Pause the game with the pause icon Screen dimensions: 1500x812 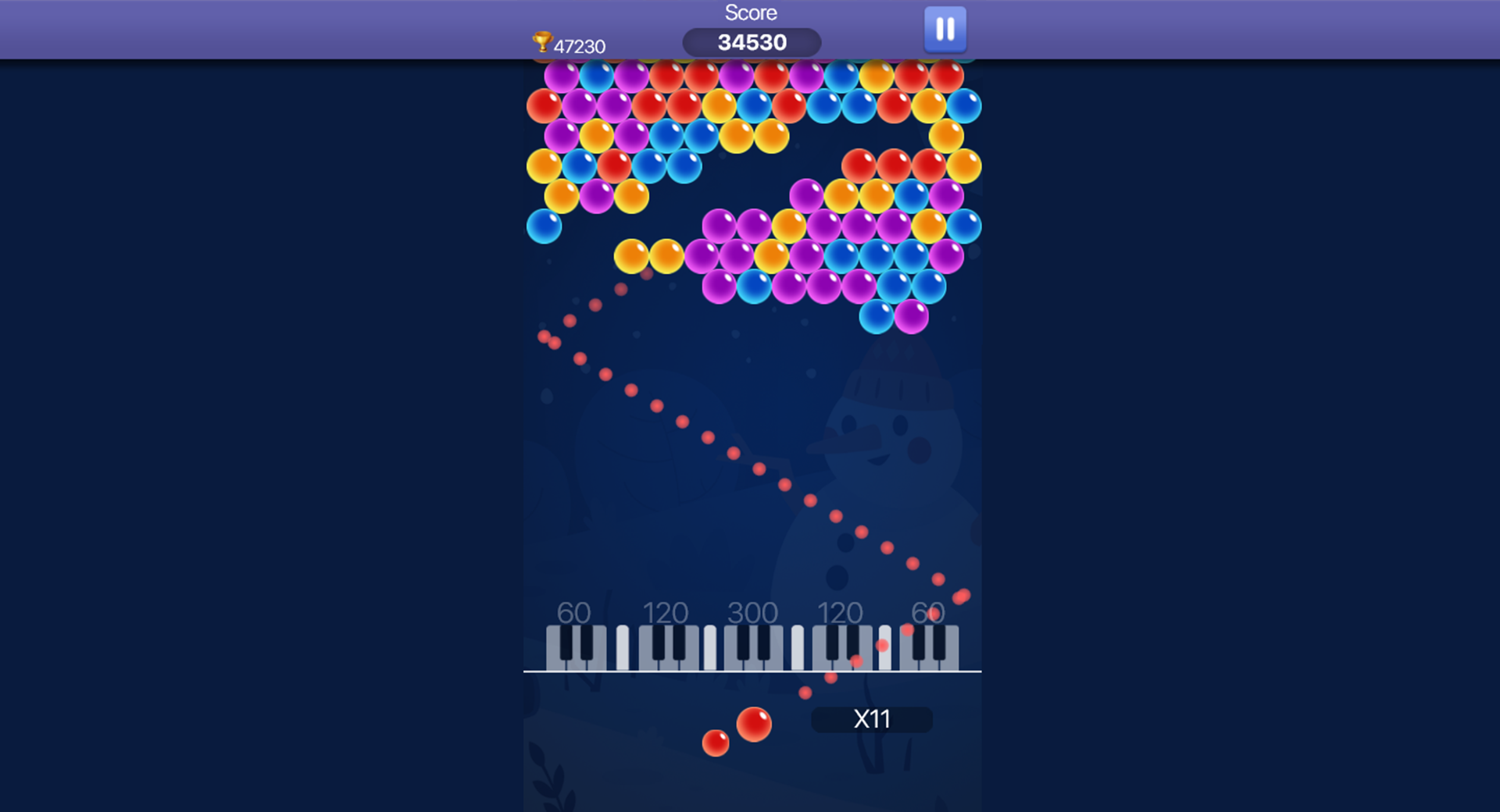(945, 28)
